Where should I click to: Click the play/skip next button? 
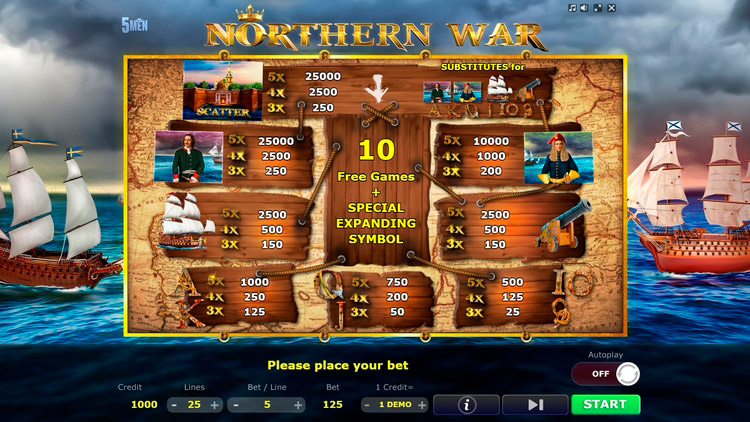tap(535, 405)
